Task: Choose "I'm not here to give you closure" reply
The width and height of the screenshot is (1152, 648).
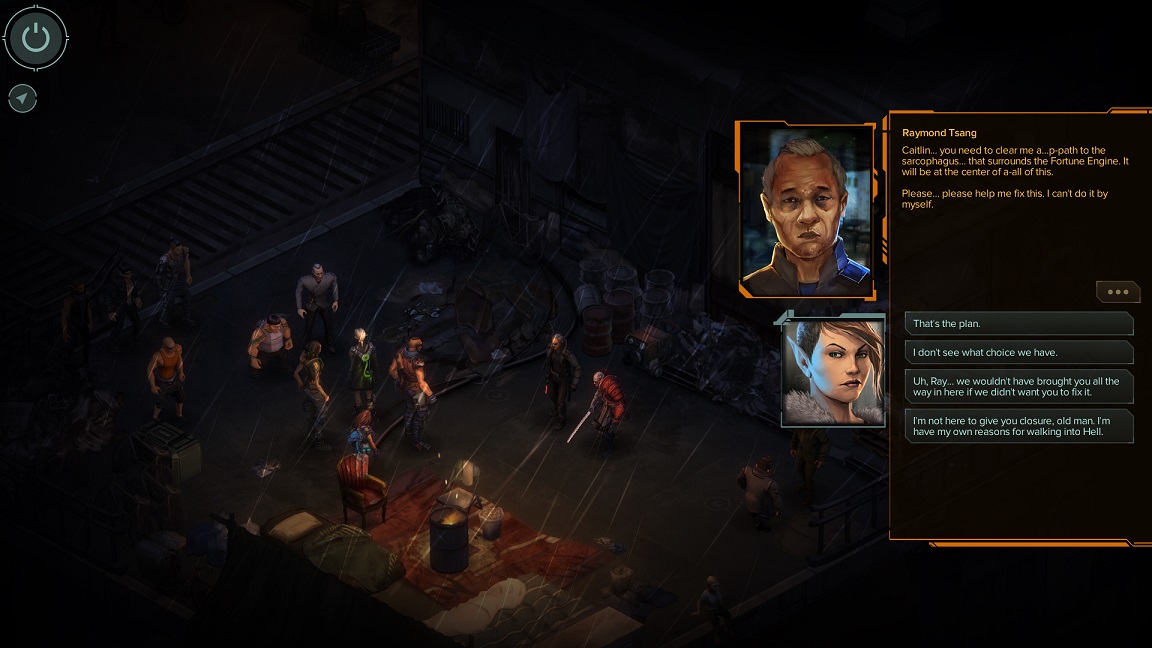Action: [x=1018, y=427]
